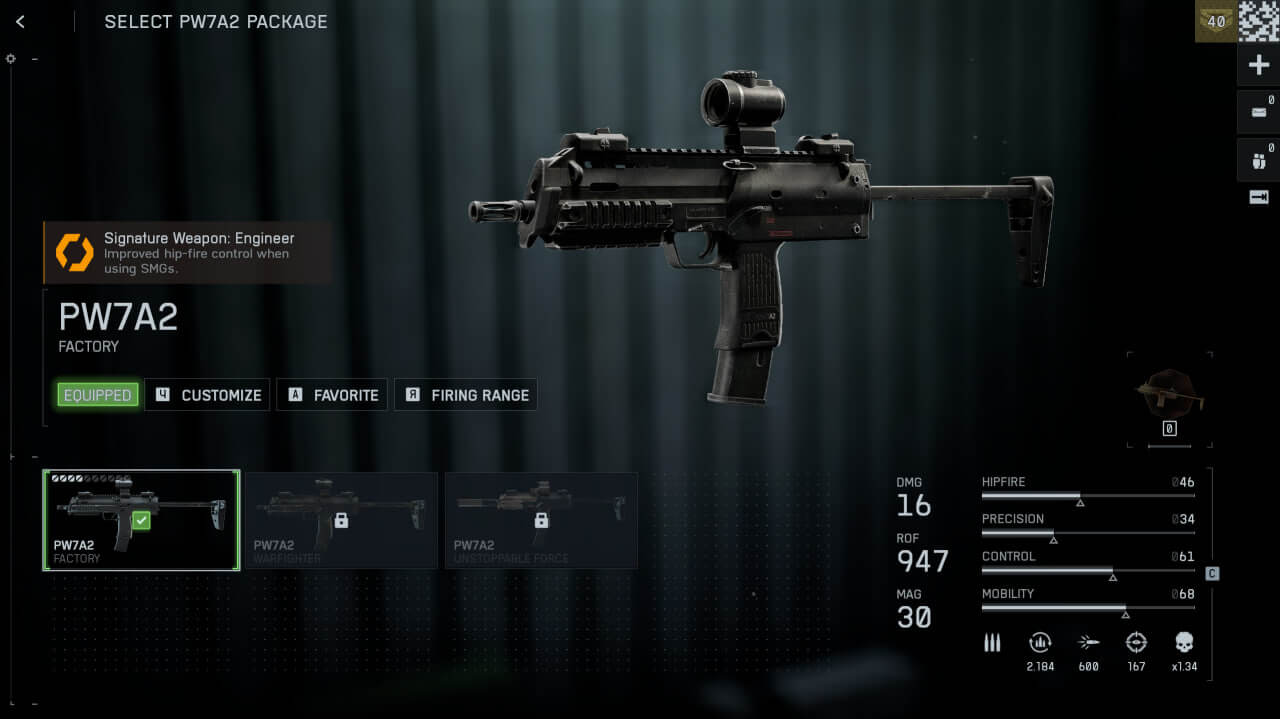The height and width of the screenshot is (719, 1280).
Task: Click the Signature Weapon: Engineer banner
Action: click(x=188, y=252)
